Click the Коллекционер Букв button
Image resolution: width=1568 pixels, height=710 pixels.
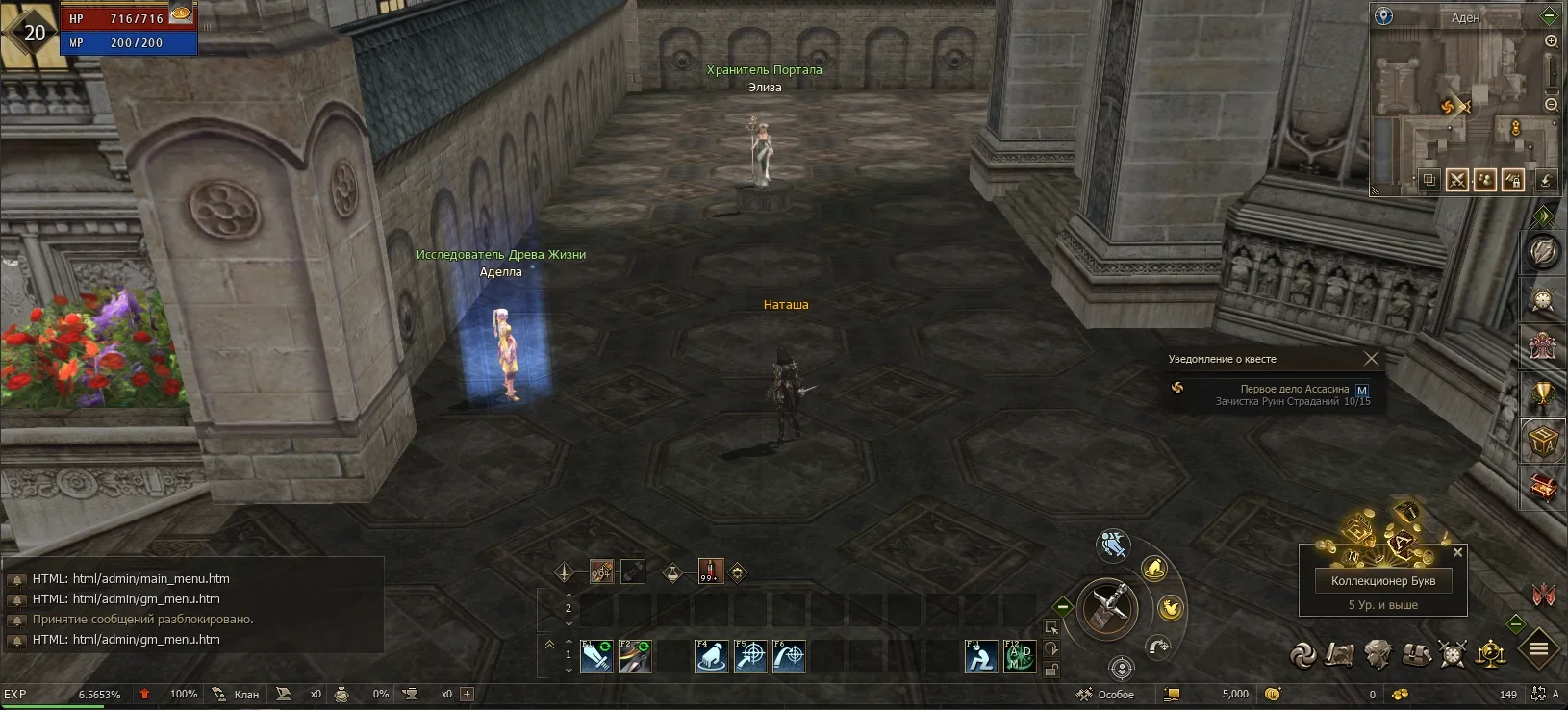(x=1382, y=580)
